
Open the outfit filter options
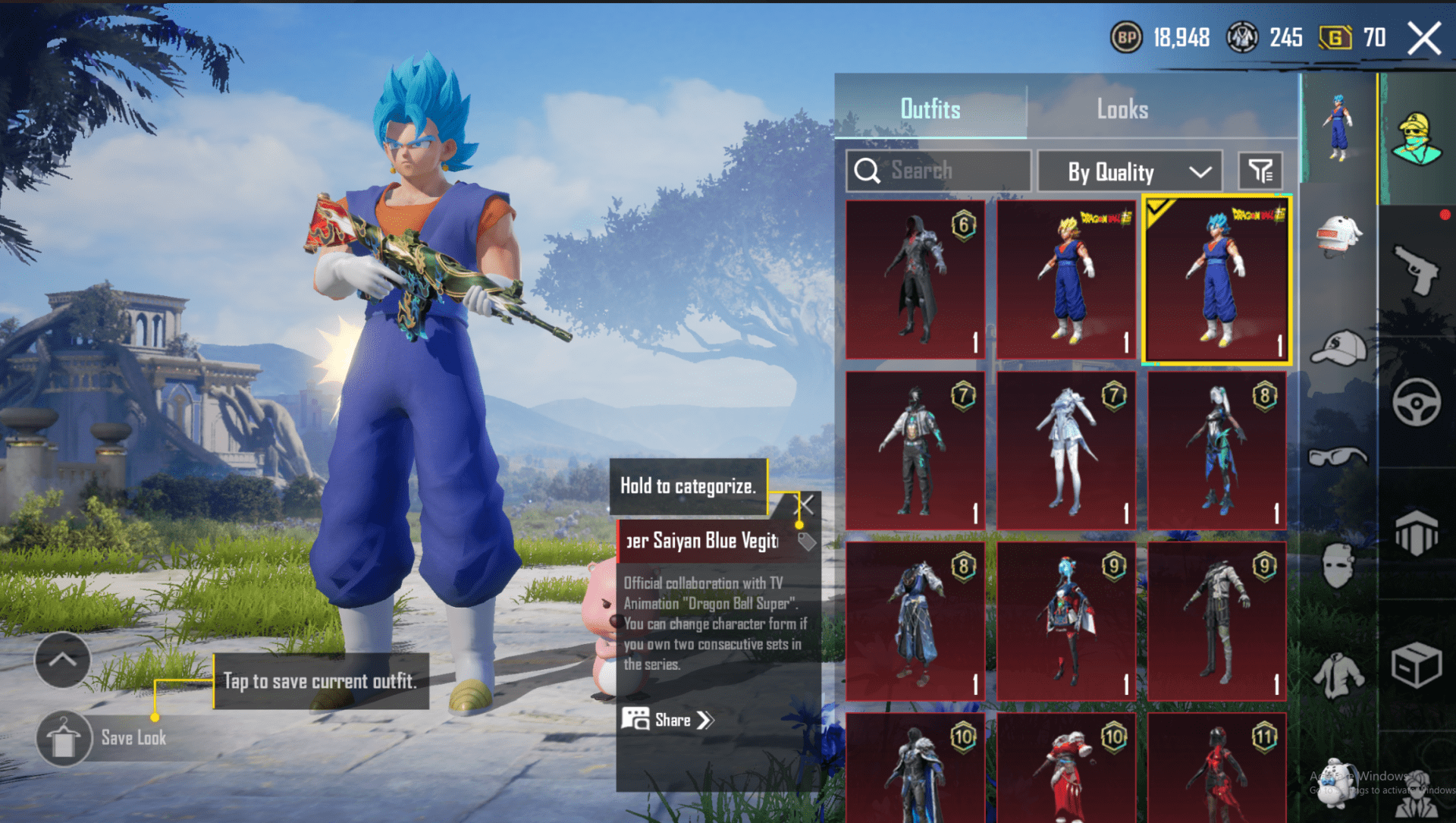coord(1260,171)
